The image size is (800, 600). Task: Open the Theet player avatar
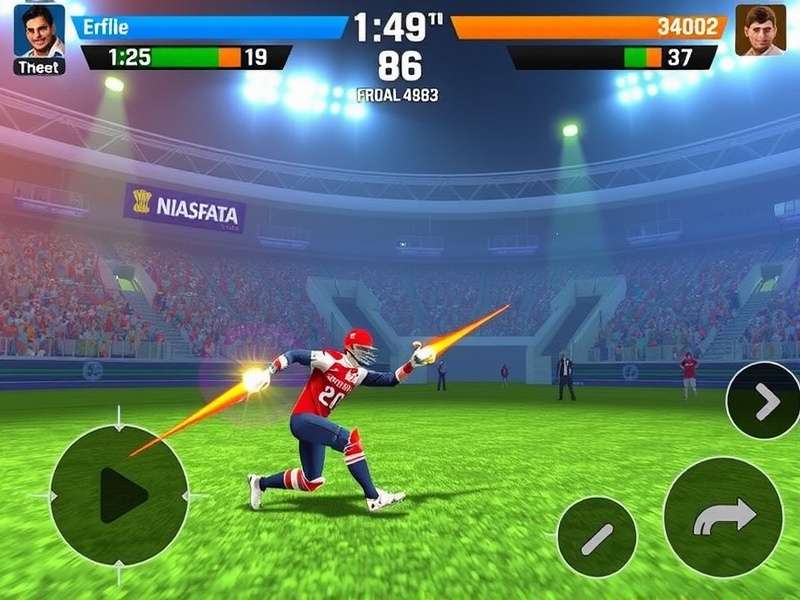point(39,32)
